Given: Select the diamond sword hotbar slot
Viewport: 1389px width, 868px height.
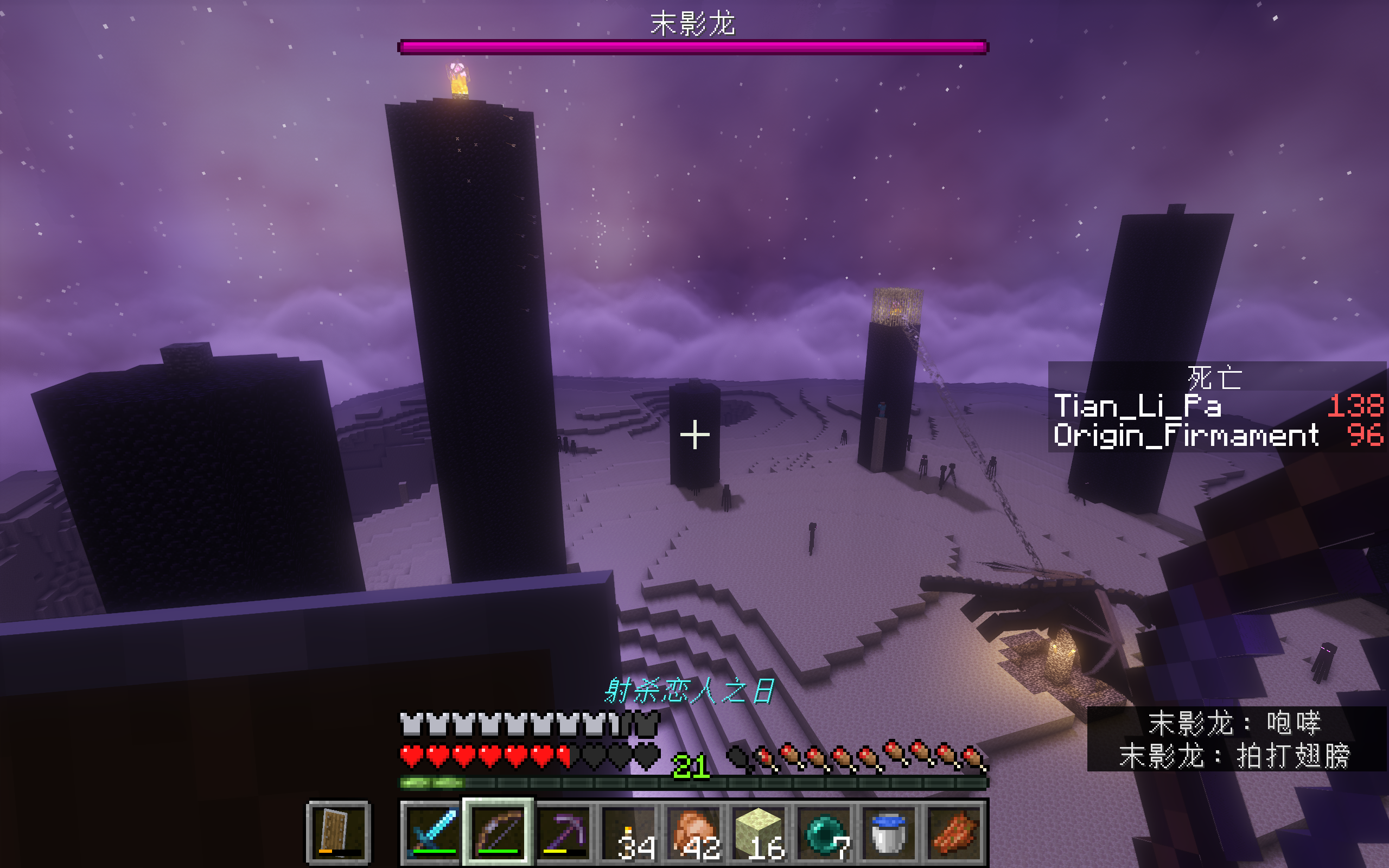Looking at the screenshot, I should [x=433, y=832].
